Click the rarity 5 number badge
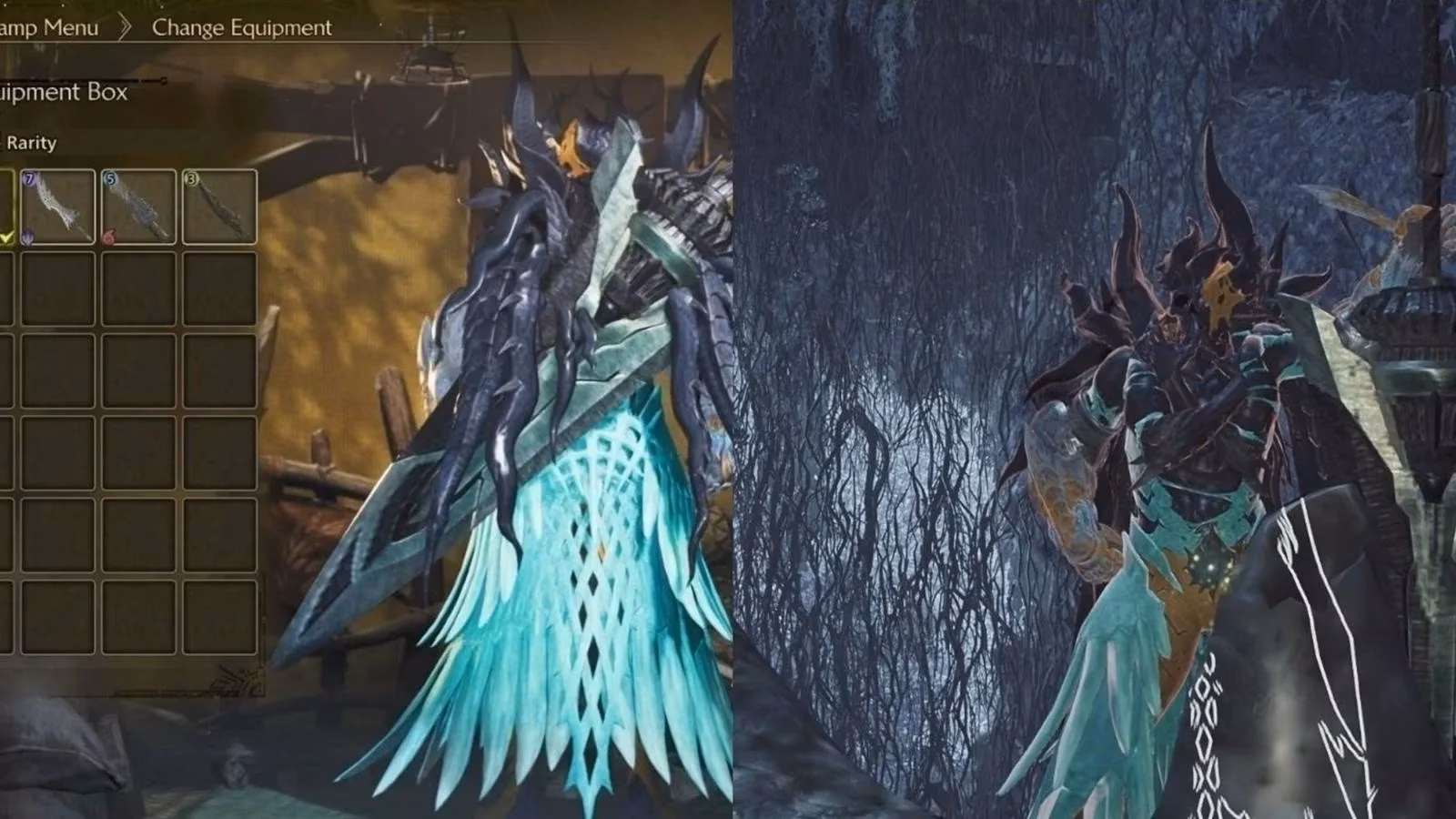Screen dimensions: 1456x819 pos(110,179)
